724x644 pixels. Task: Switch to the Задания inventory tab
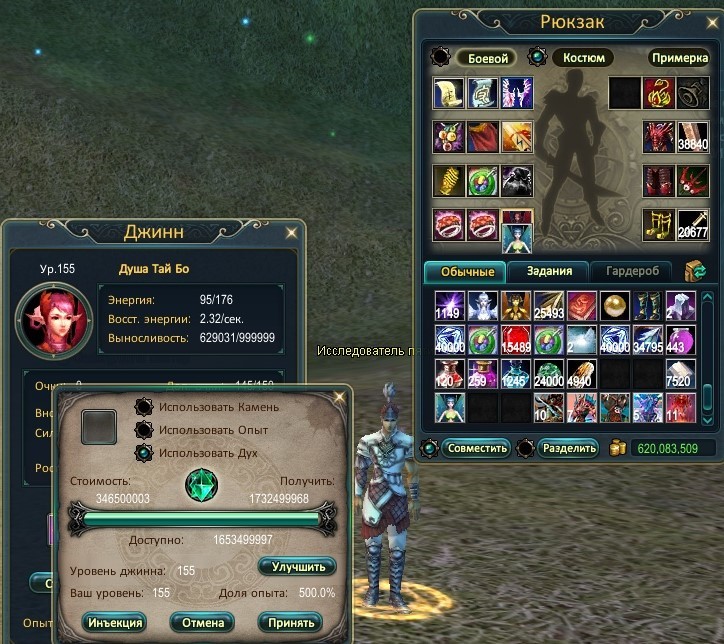(546, 271)
